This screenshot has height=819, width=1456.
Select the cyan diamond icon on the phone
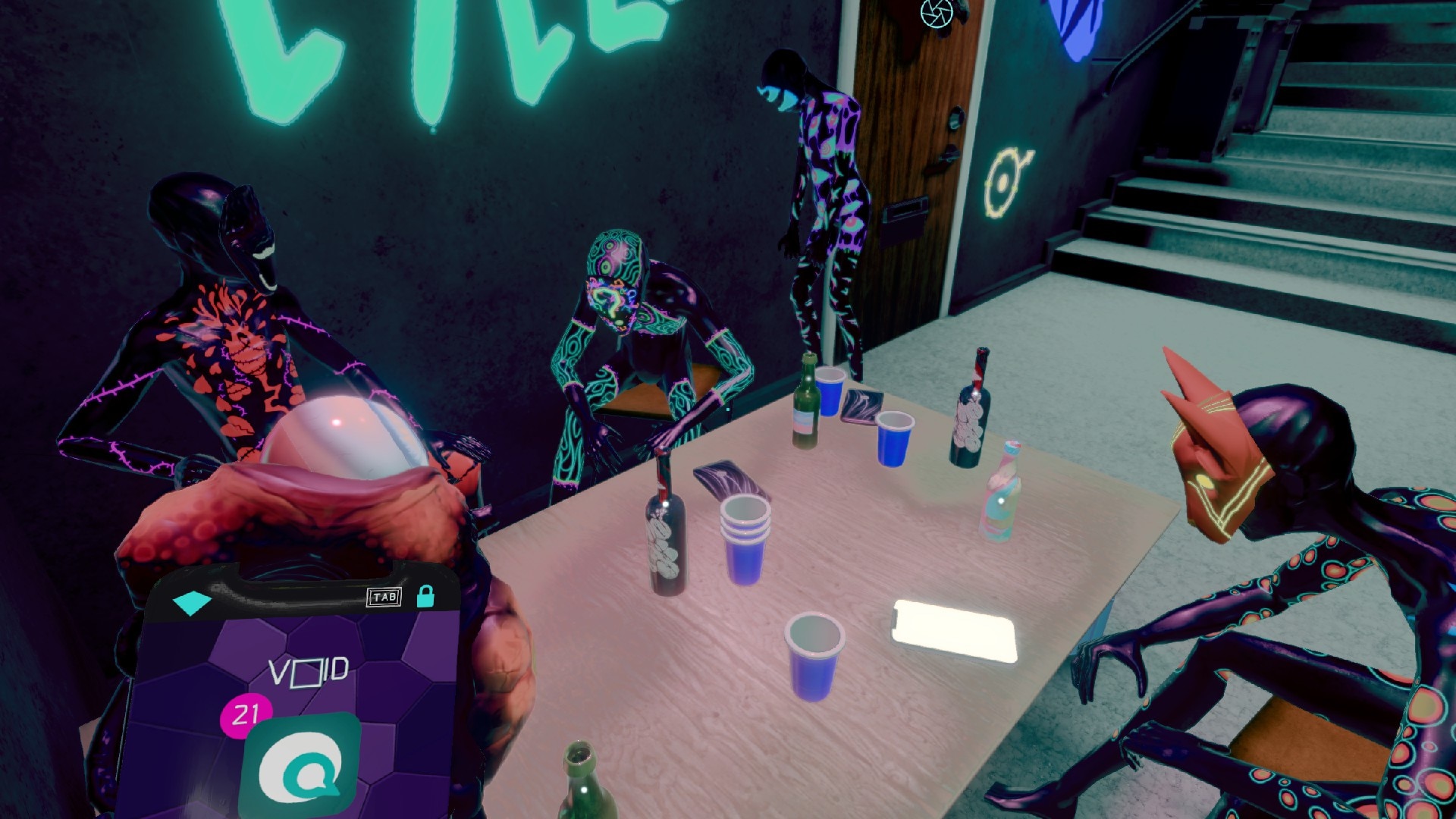tap(192, 603)
